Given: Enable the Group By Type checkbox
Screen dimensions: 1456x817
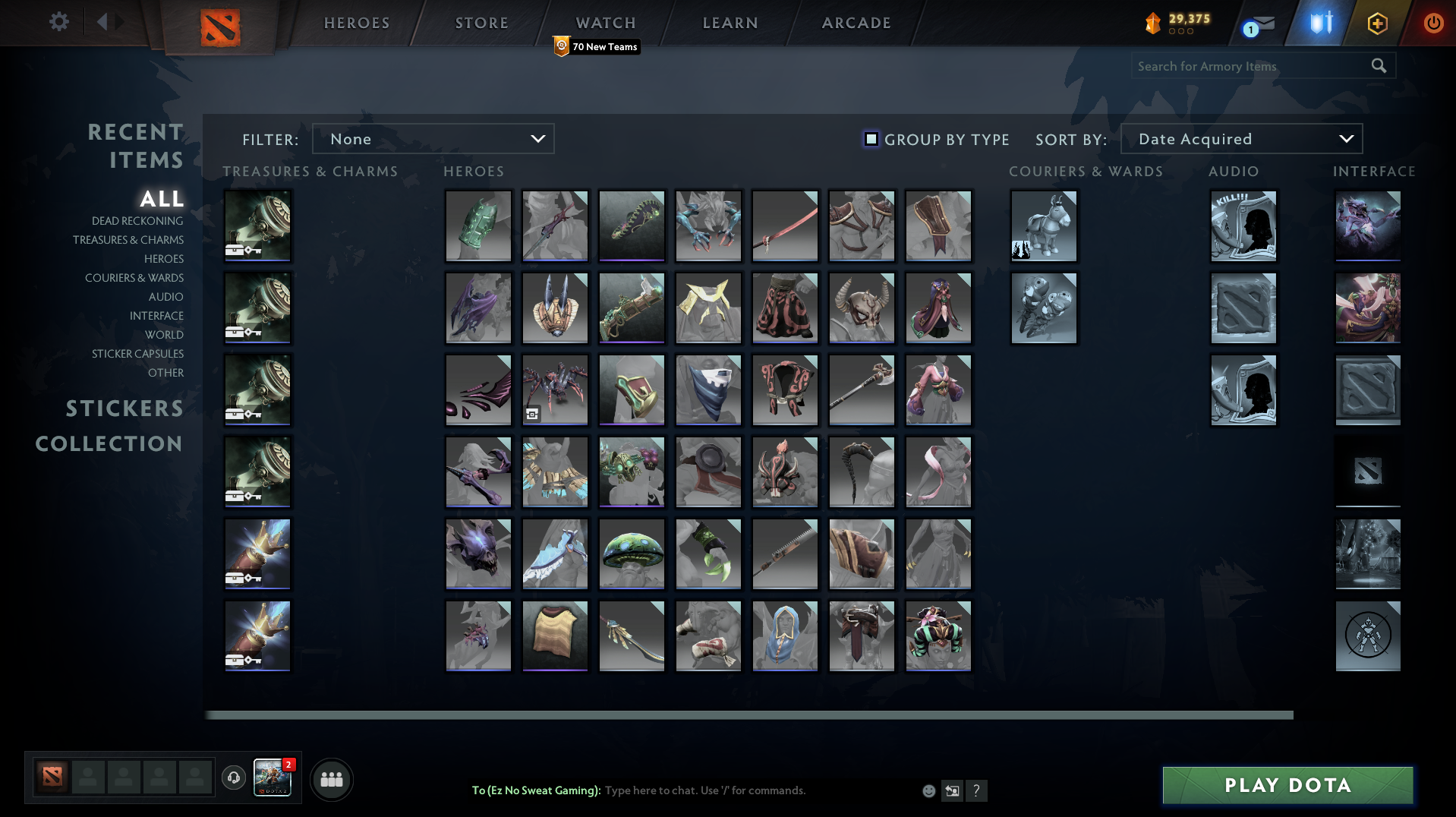Looking at the screenshot, I should [871, 139].
